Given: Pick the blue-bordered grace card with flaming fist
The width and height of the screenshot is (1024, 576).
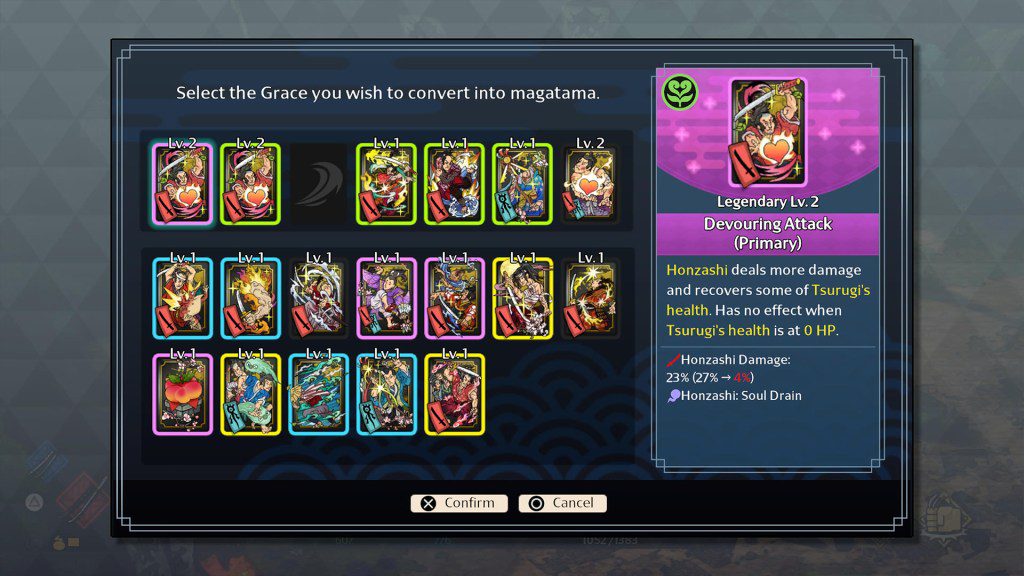Looking at the screenshot, I should tap(250, 297).
